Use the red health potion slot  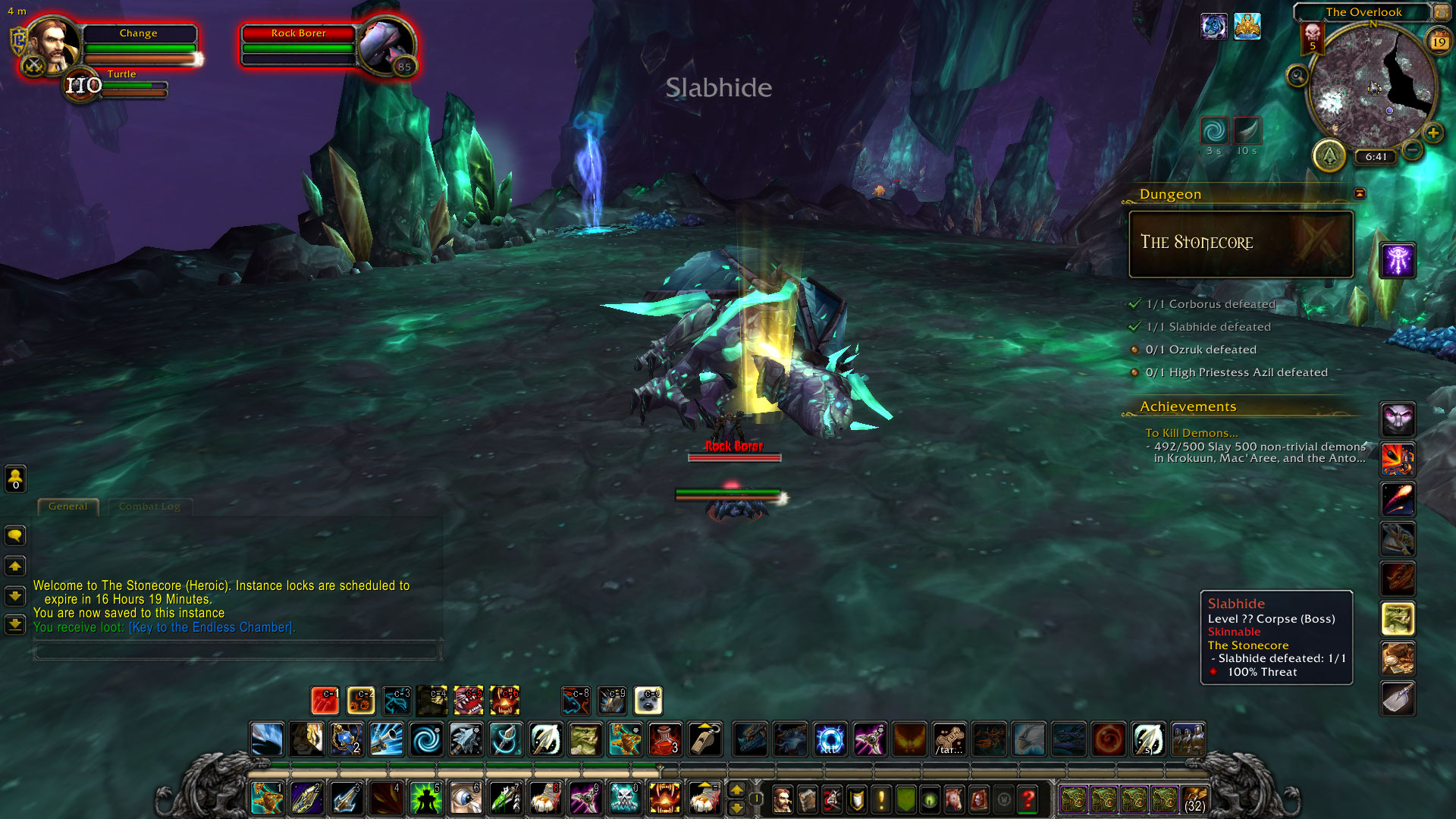pos(665,739)
